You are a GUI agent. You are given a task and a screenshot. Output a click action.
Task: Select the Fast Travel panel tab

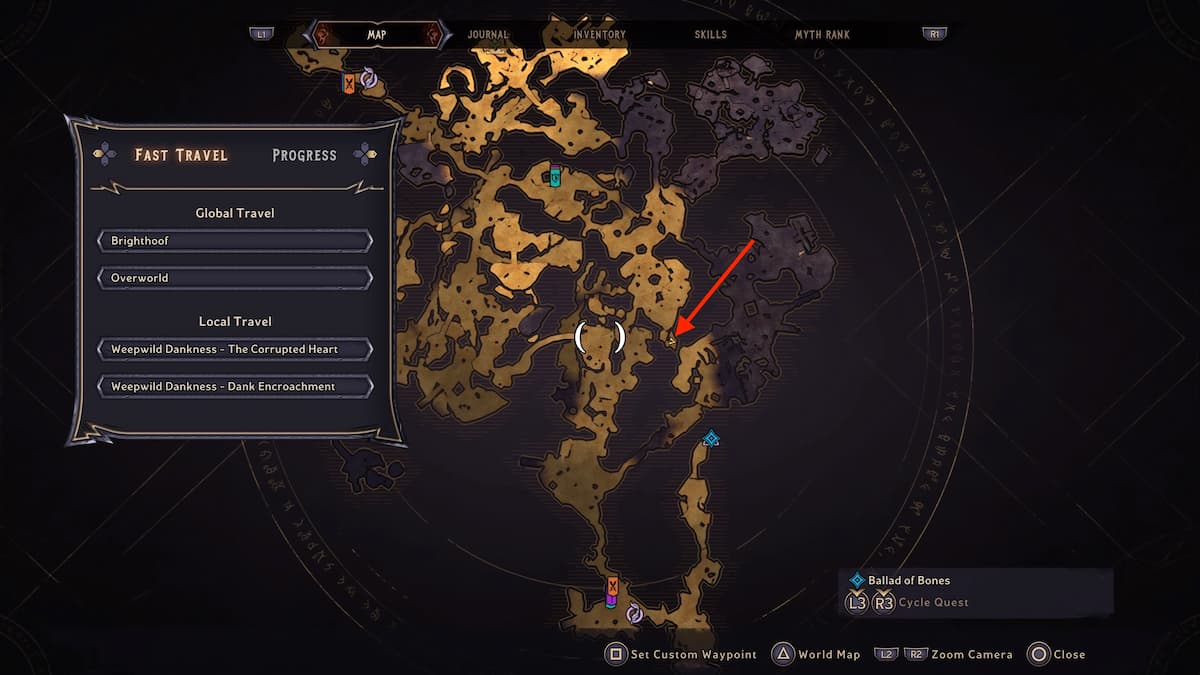[x=181, y=155]
